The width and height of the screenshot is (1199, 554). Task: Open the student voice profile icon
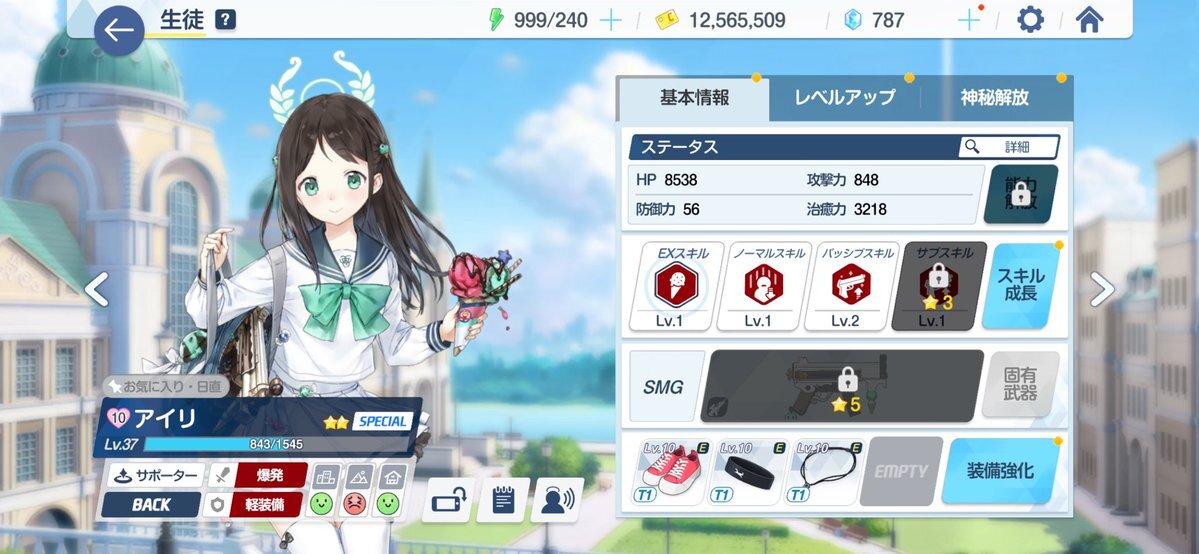pos(557,499)
